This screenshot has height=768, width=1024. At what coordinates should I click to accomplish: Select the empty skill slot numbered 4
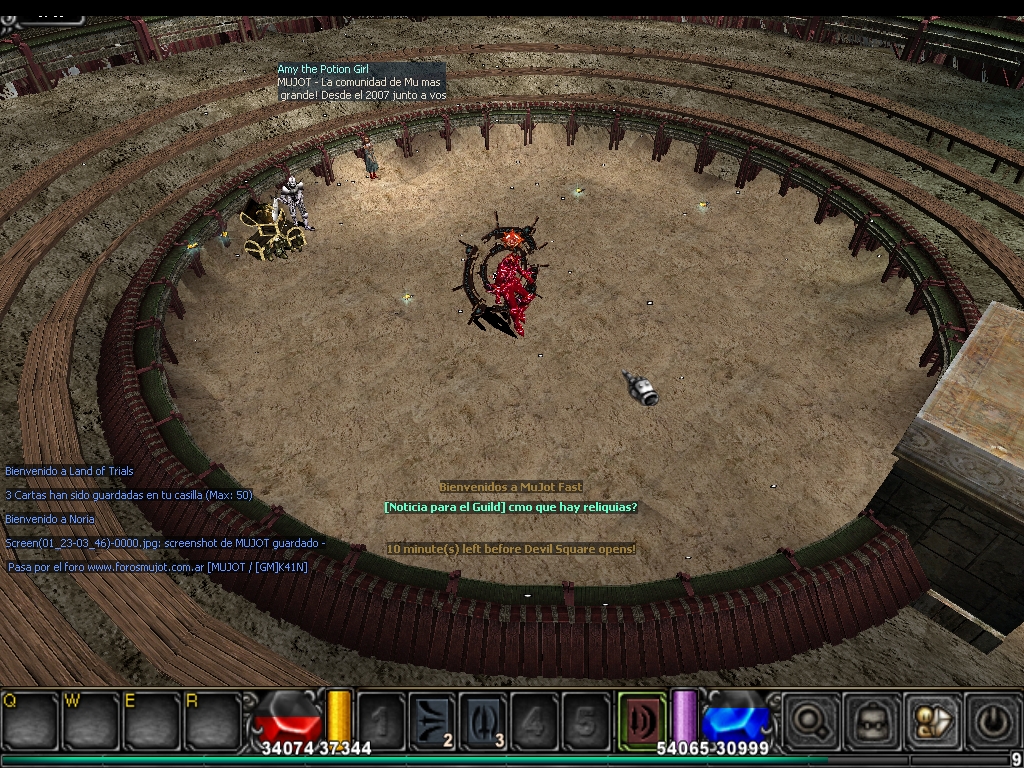pos(534,720)
